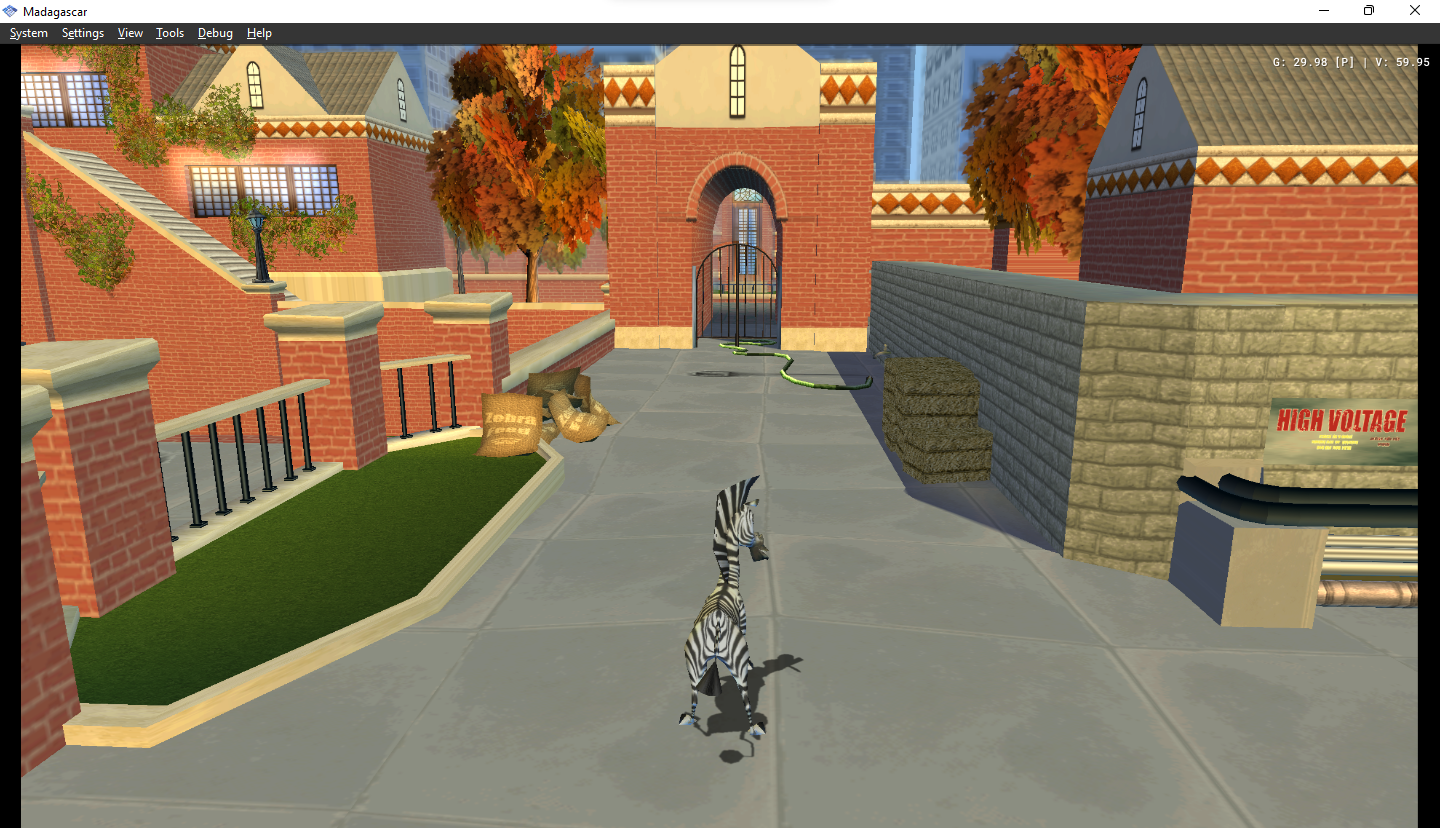Viewport: 1440px width, 828px height.
Task: Open the Help menu
Action: 259,32
